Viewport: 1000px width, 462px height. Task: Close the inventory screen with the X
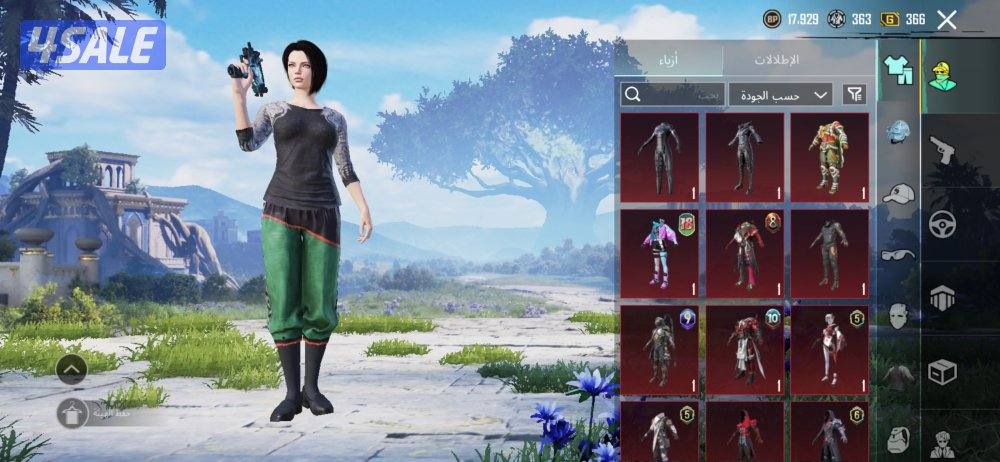(x=947, y=19)
